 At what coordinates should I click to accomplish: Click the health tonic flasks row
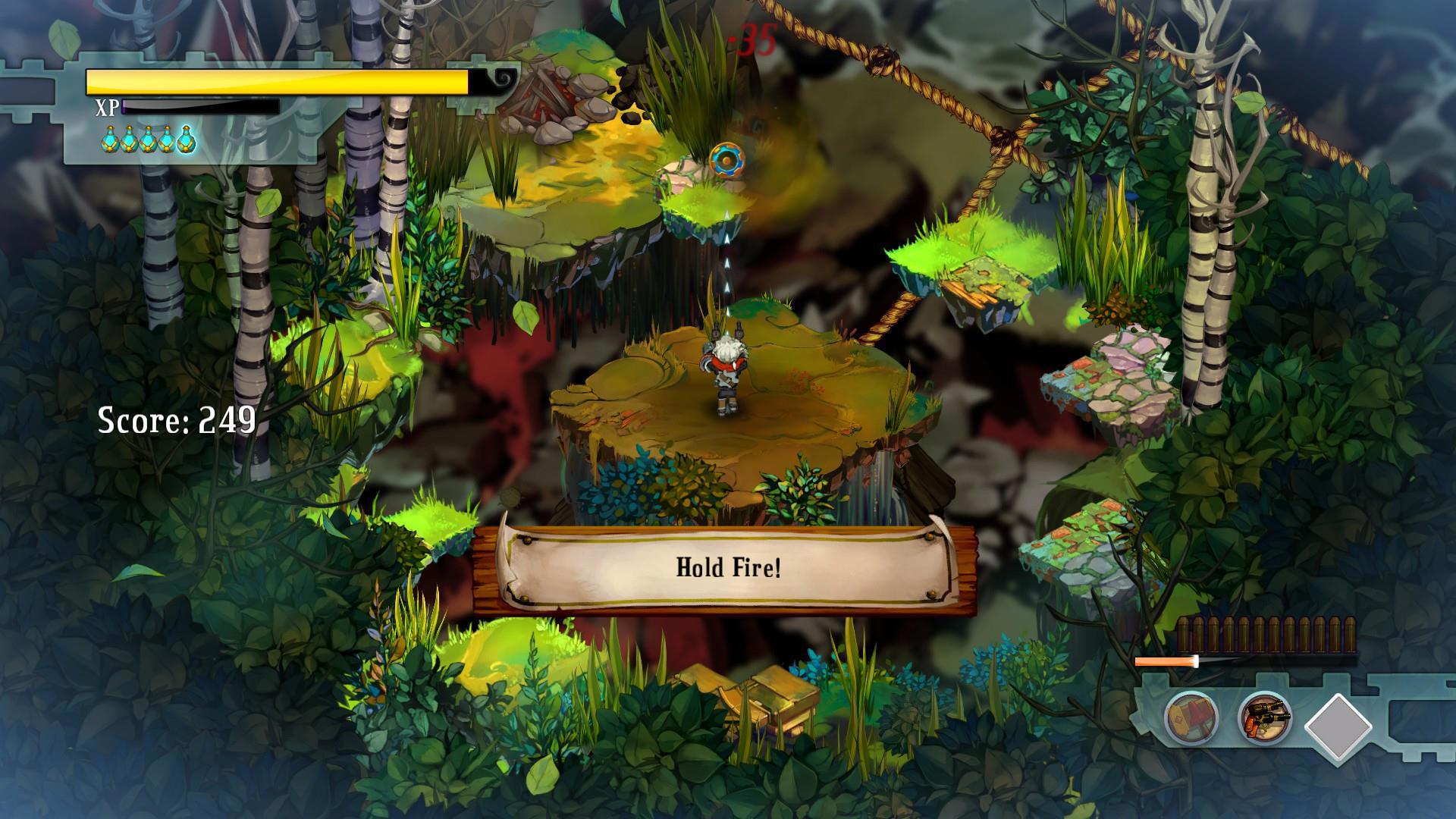click(149, 140)
